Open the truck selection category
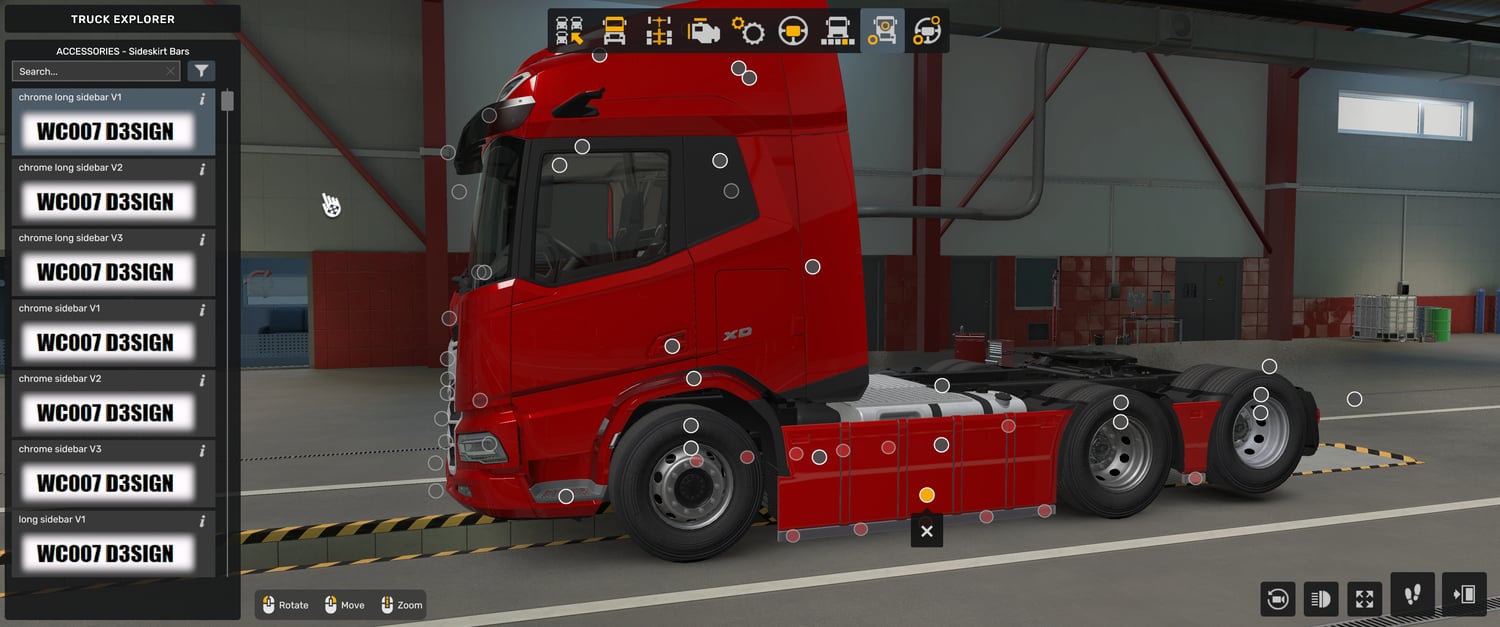This screenshot has height=627, width=1500. tap(570, 31)
